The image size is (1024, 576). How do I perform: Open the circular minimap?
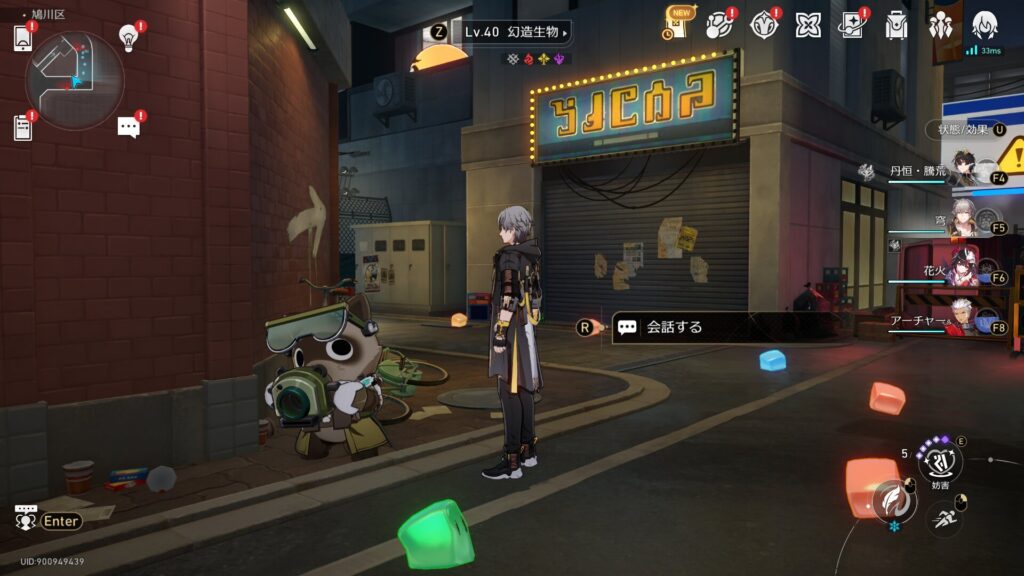75,81
